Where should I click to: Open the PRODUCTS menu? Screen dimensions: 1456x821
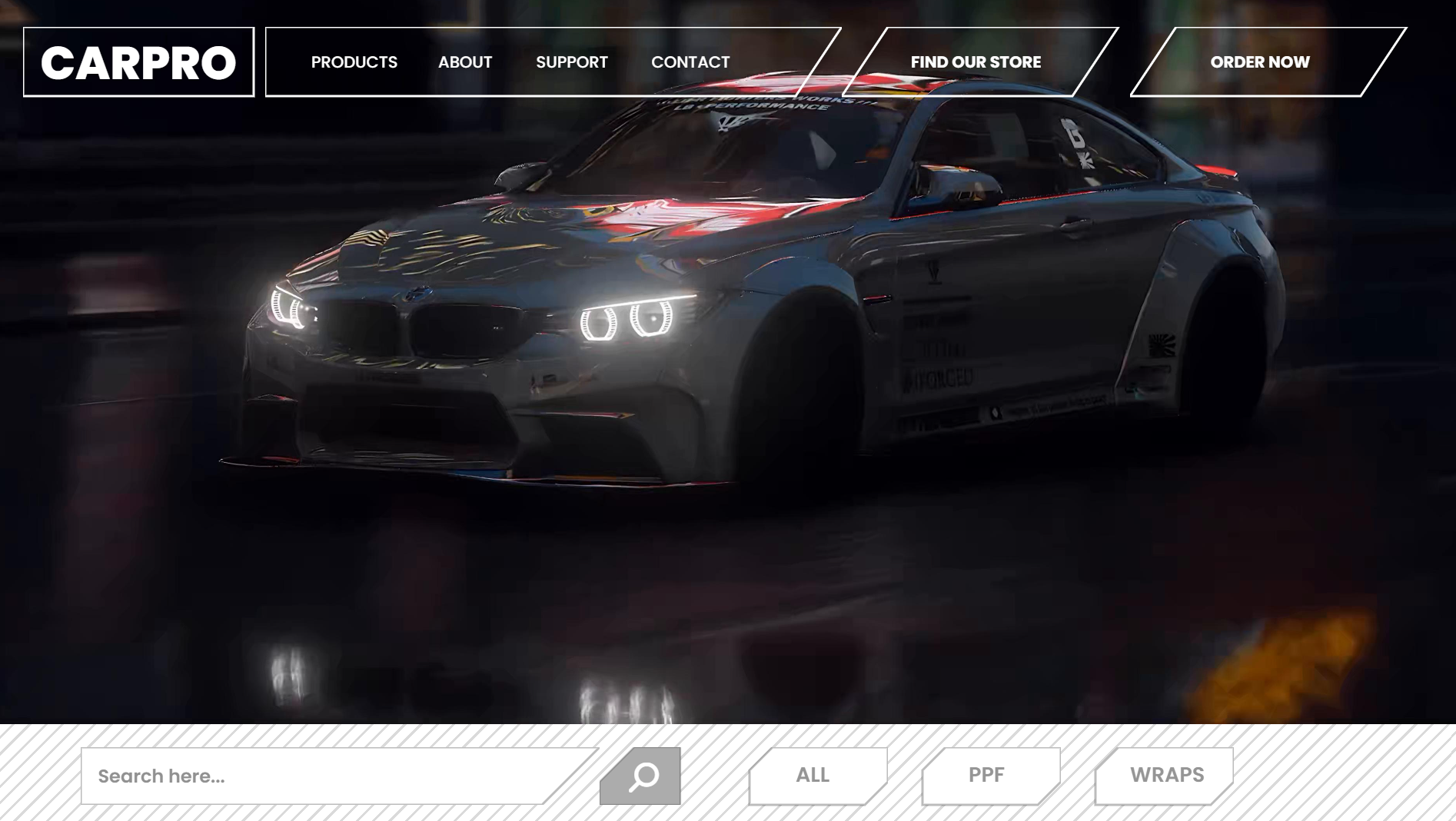point(354,62)
